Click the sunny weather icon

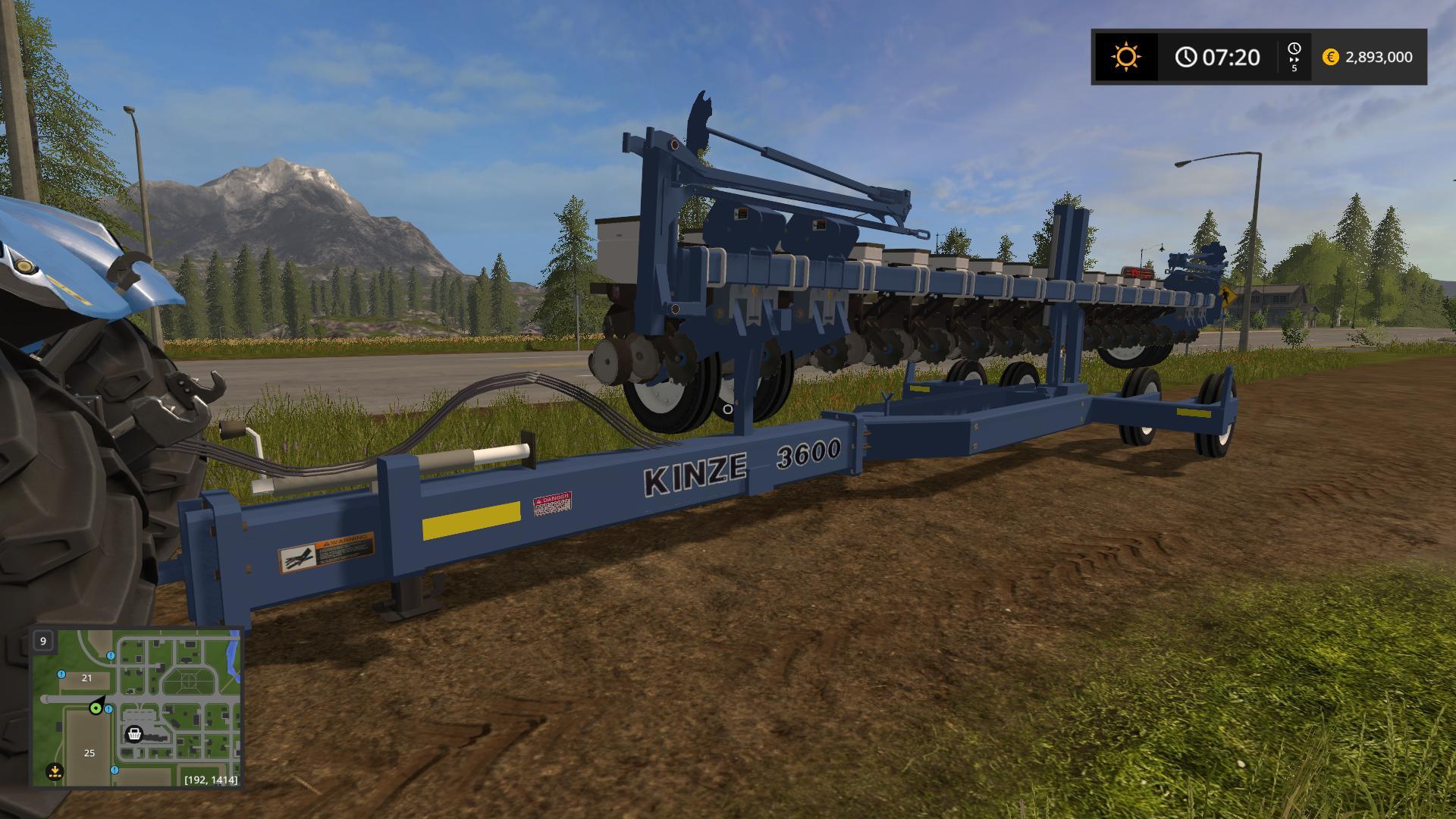1125,57
